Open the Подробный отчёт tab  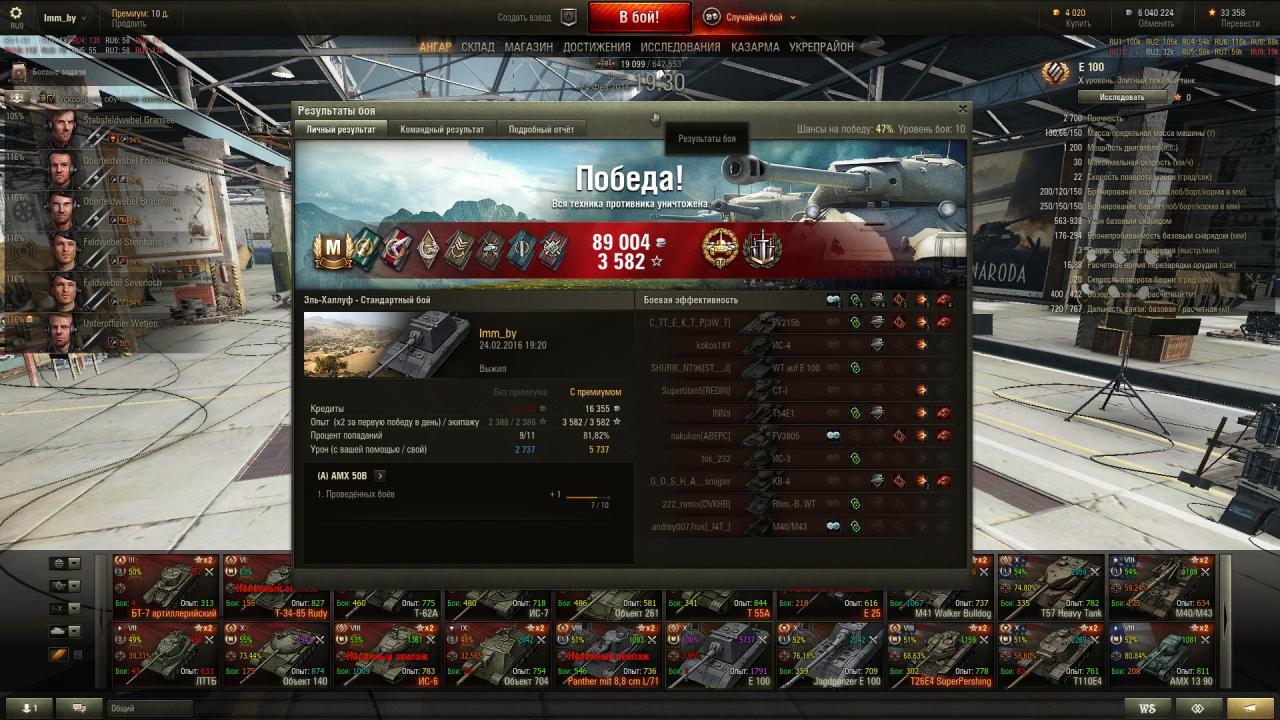(541, 130)
